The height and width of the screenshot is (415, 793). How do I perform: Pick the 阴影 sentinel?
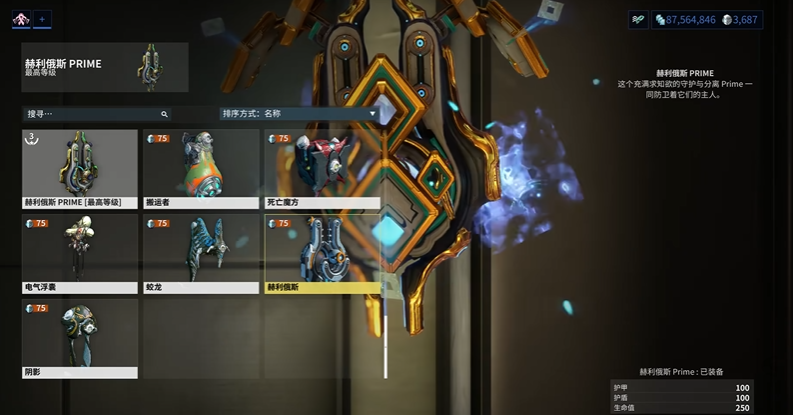[80, 338]
